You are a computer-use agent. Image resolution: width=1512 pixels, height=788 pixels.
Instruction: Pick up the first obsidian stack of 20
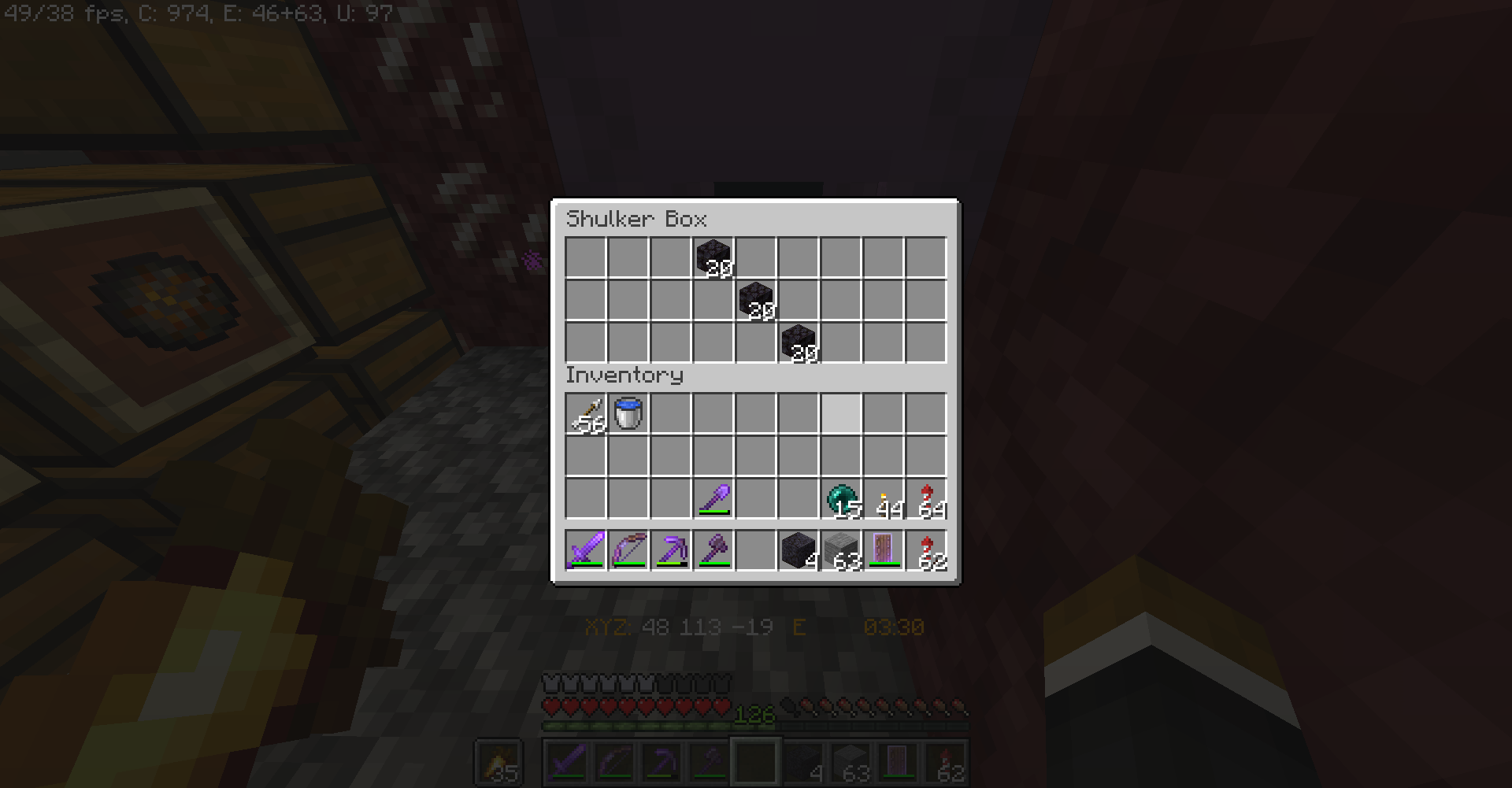click(713, 256)
